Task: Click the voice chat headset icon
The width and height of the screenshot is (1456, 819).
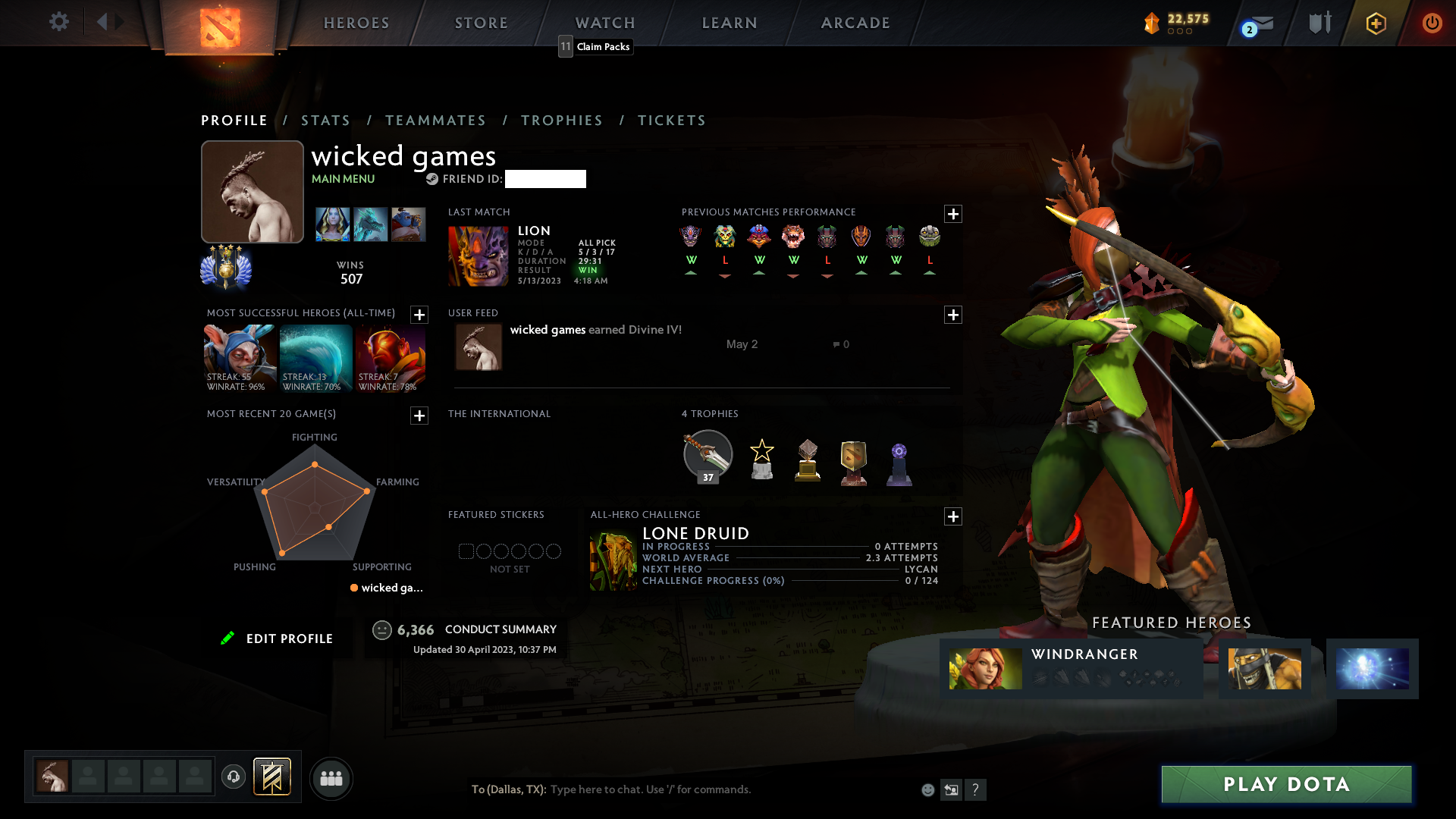Action: [x=233, y=778]
